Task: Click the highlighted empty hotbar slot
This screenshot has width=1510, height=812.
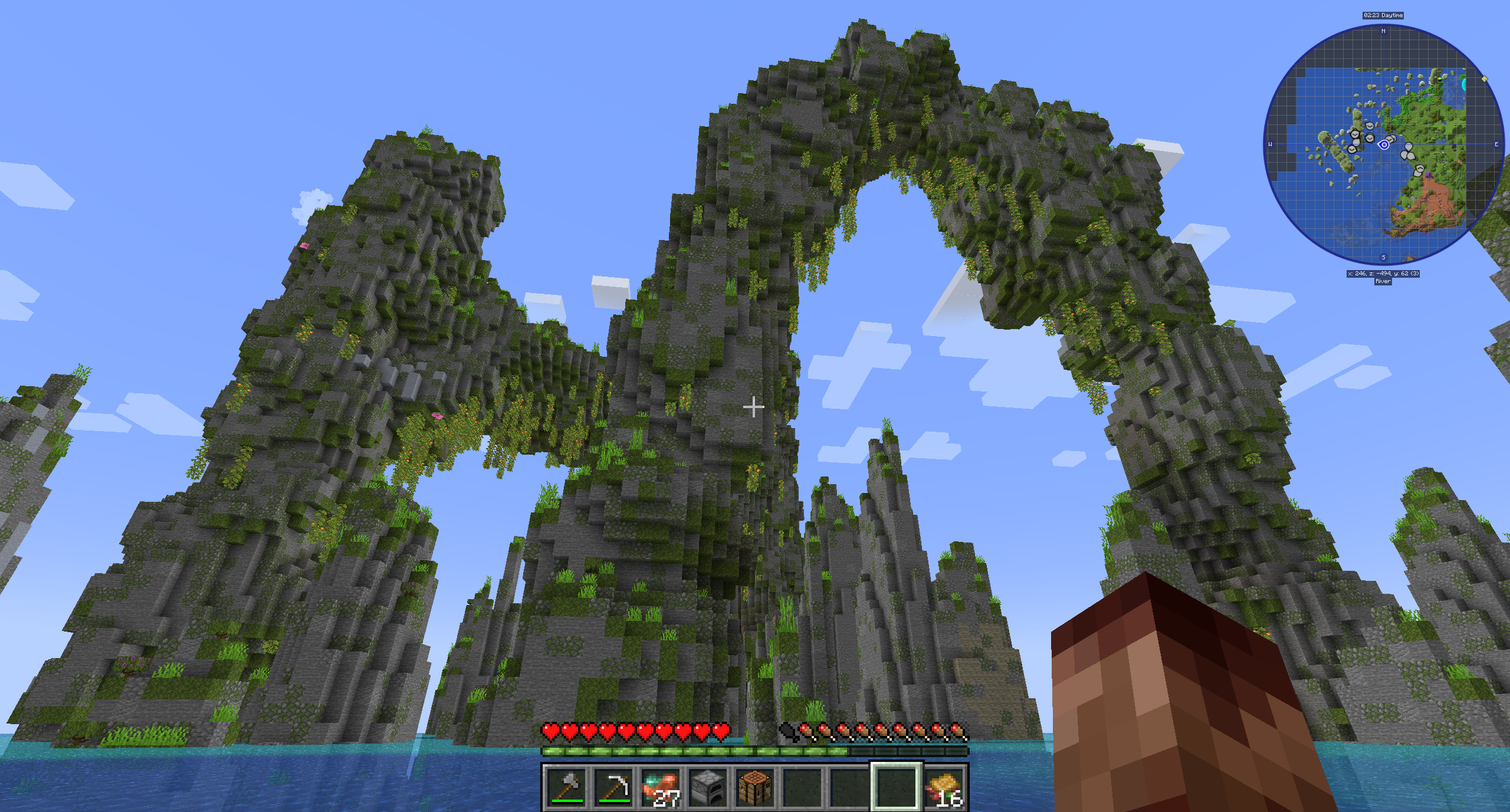Action: (x=896, y=787)
